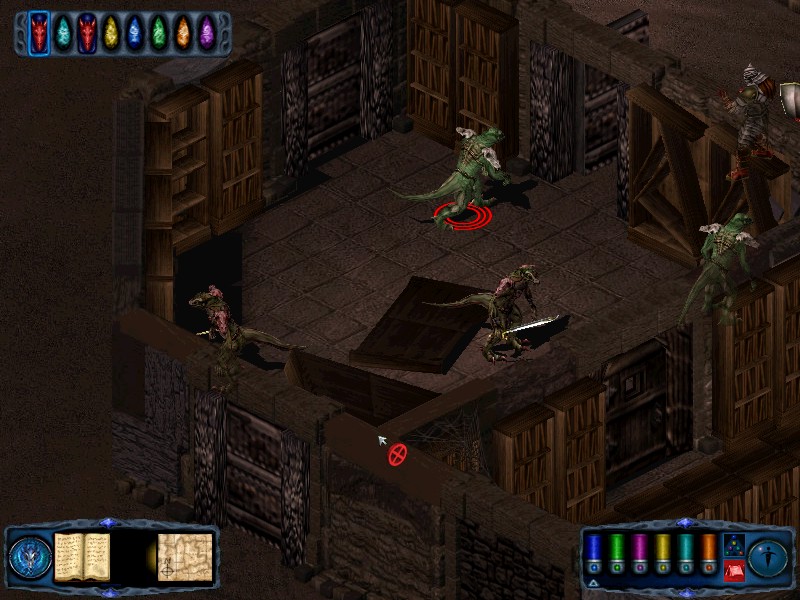Open the journal book
Viewport: 800px width, 600px height.
(x=82, y=556)
